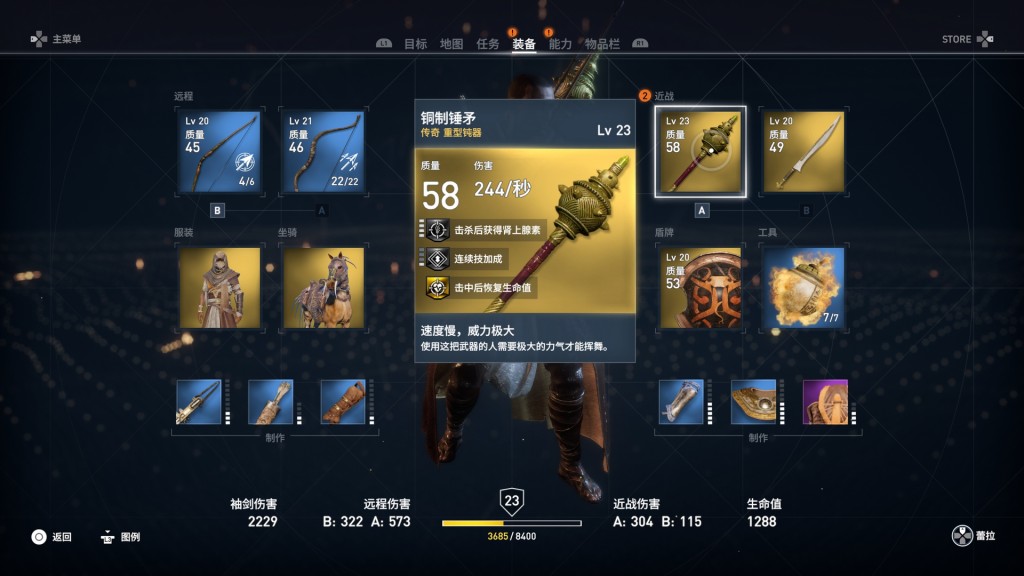Open the 能力 abilities tab

(x=560, y=44)
